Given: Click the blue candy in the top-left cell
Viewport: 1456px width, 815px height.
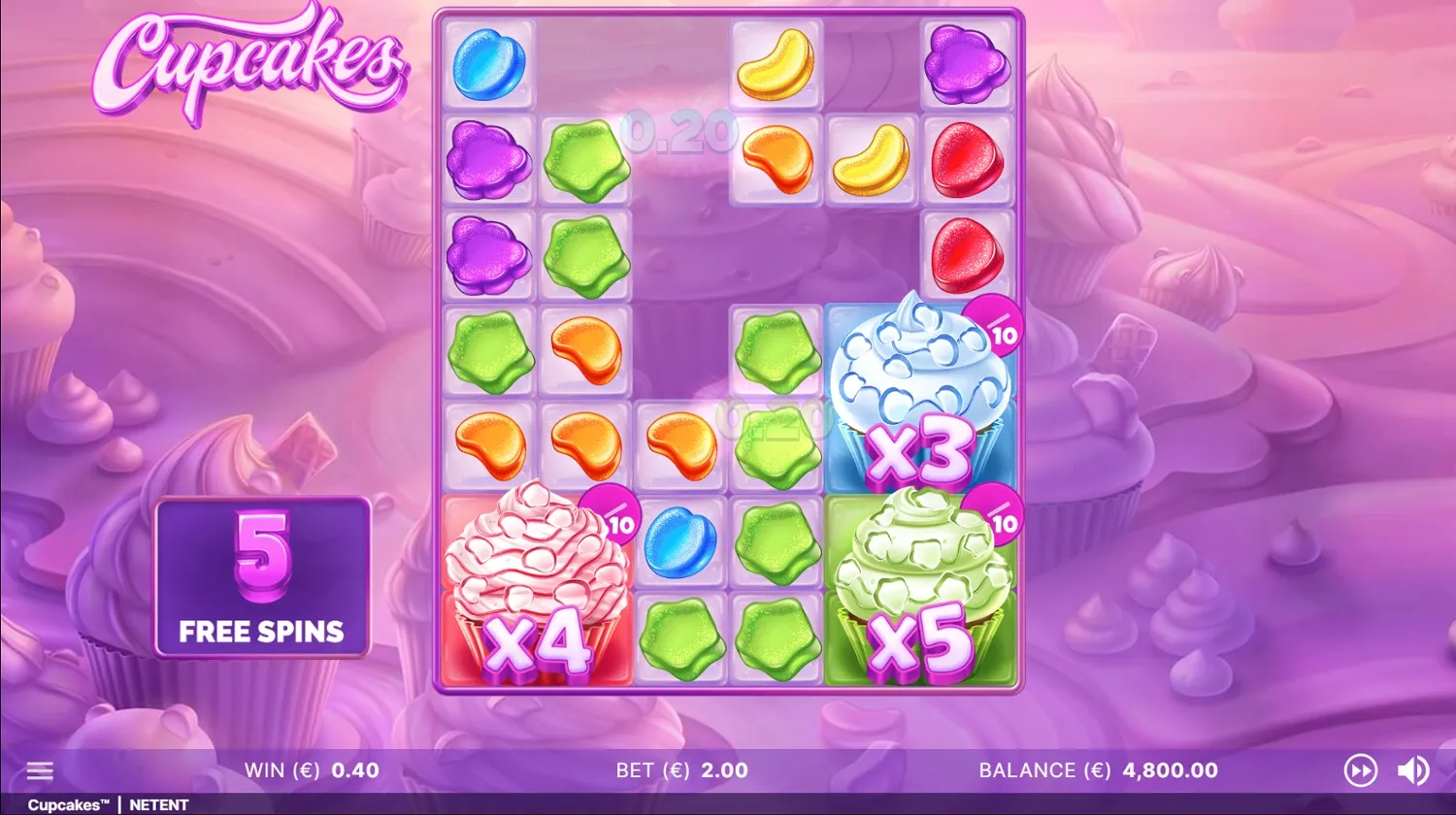Looking at the screenshot, I should 488,64.
